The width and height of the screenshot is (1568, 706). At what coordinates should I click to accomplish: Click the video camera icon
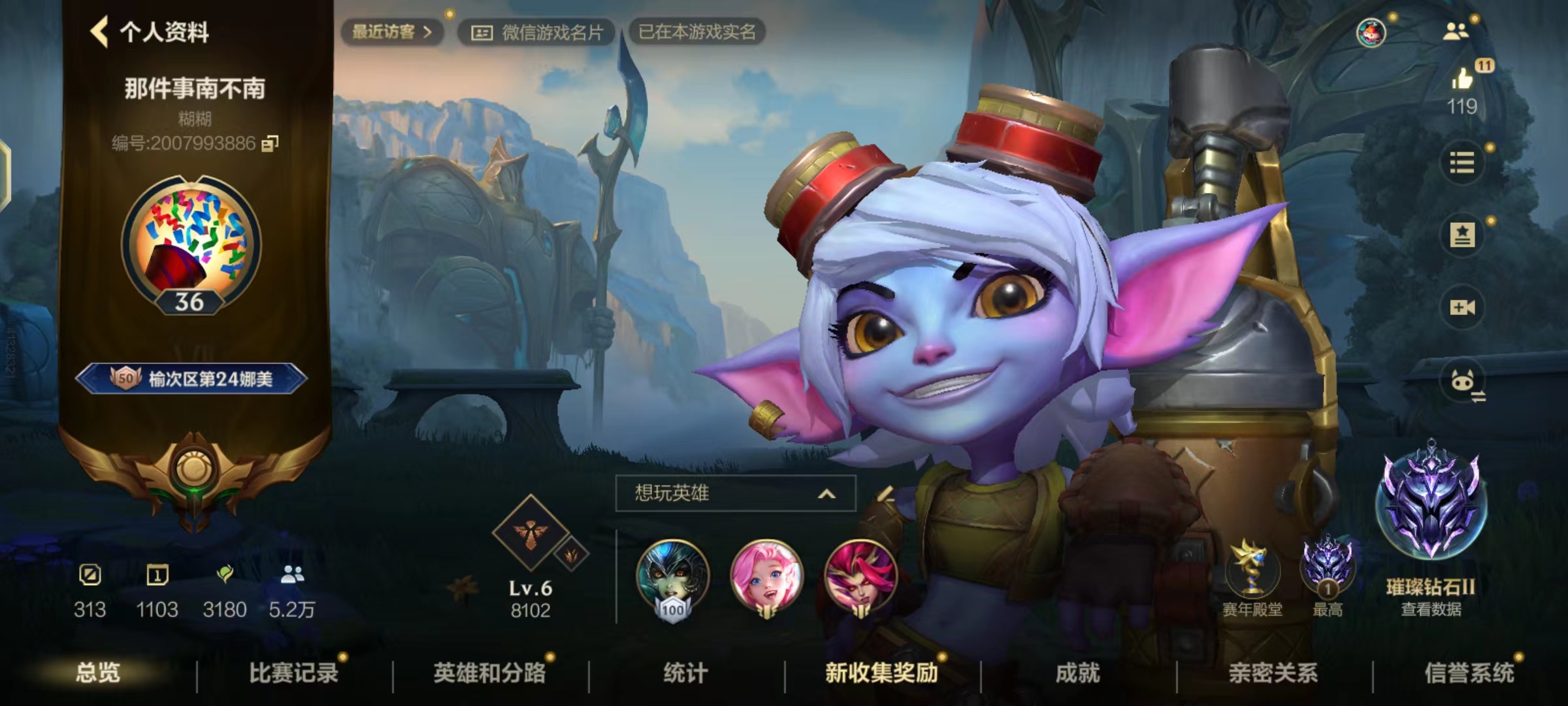[1462, 307]
